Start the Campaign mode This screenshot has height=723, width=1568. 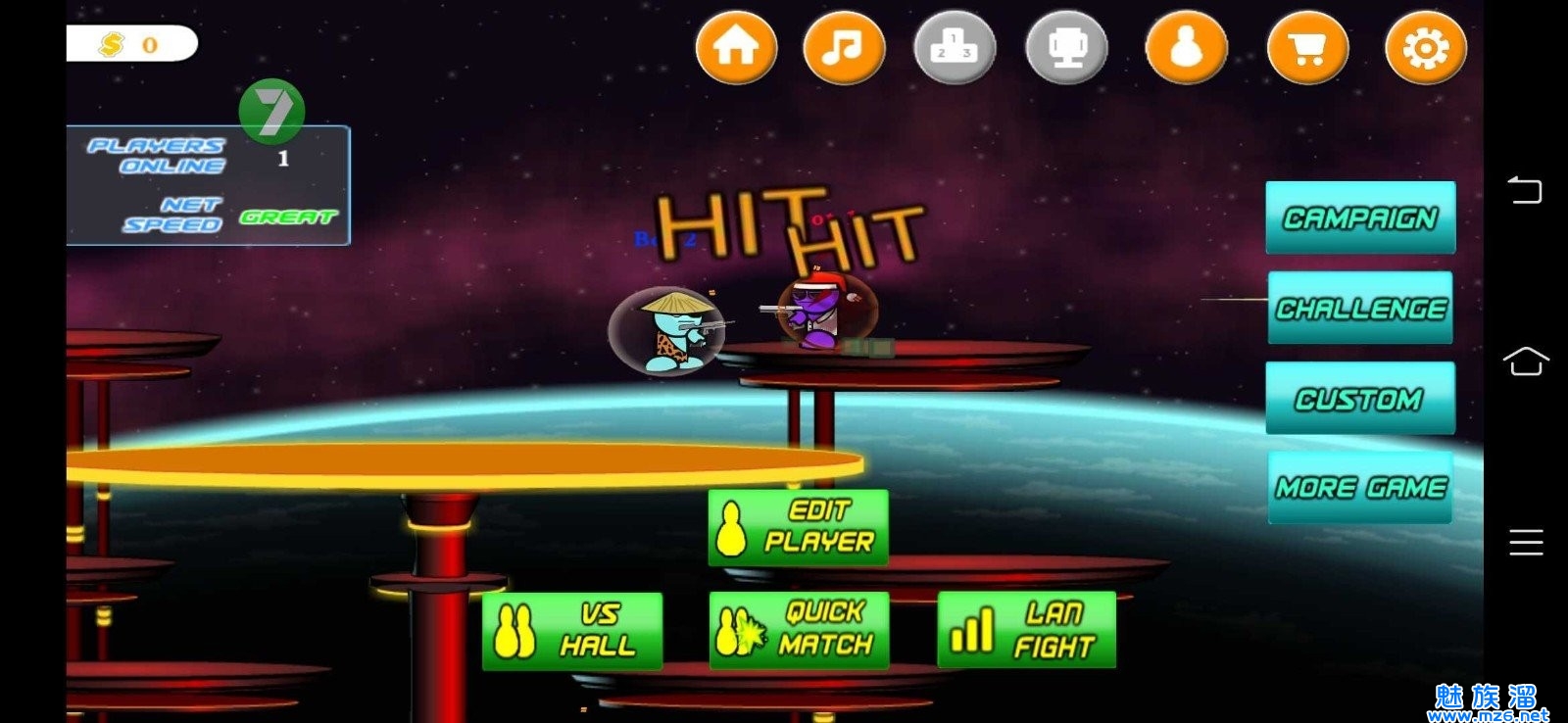point(1360,217)
